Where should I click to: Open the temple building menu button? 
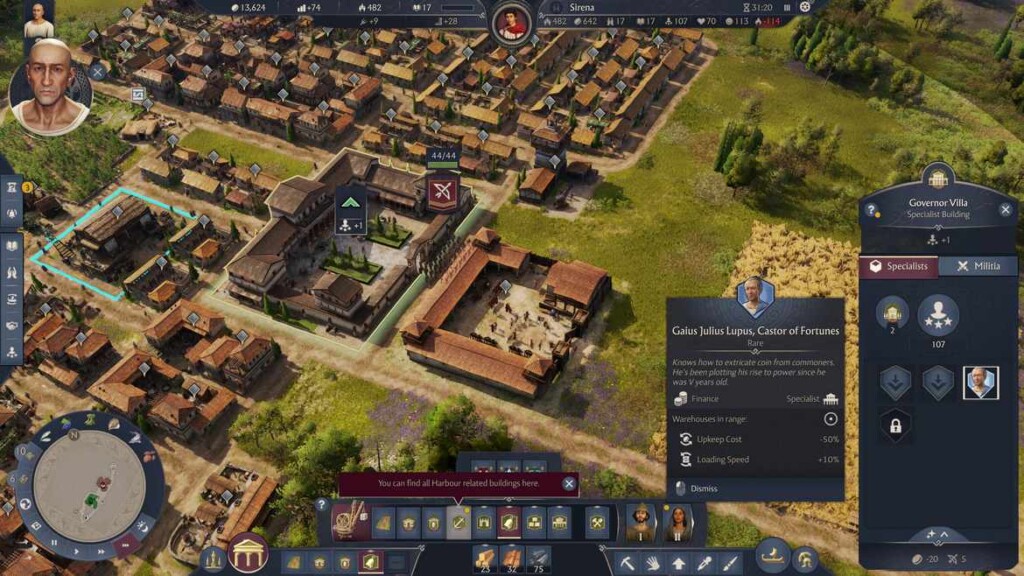click(x=248, y=554)
